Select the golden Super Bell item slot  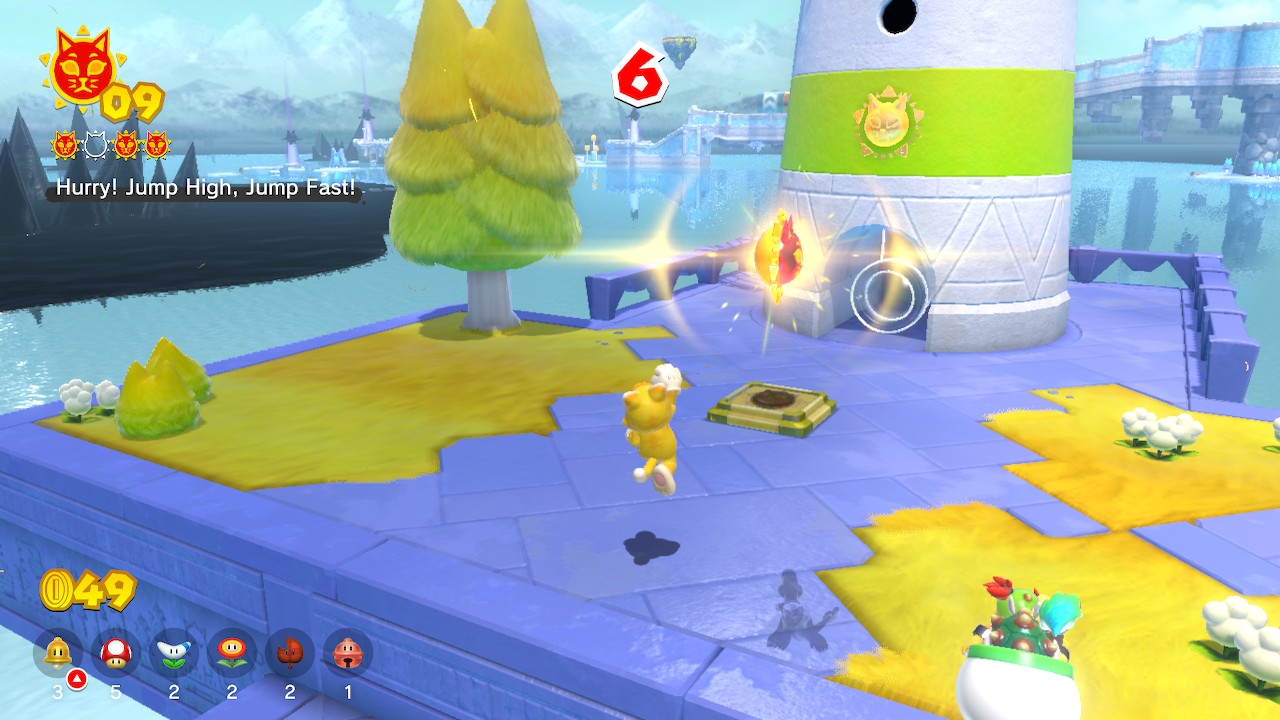tap(58, 654)
